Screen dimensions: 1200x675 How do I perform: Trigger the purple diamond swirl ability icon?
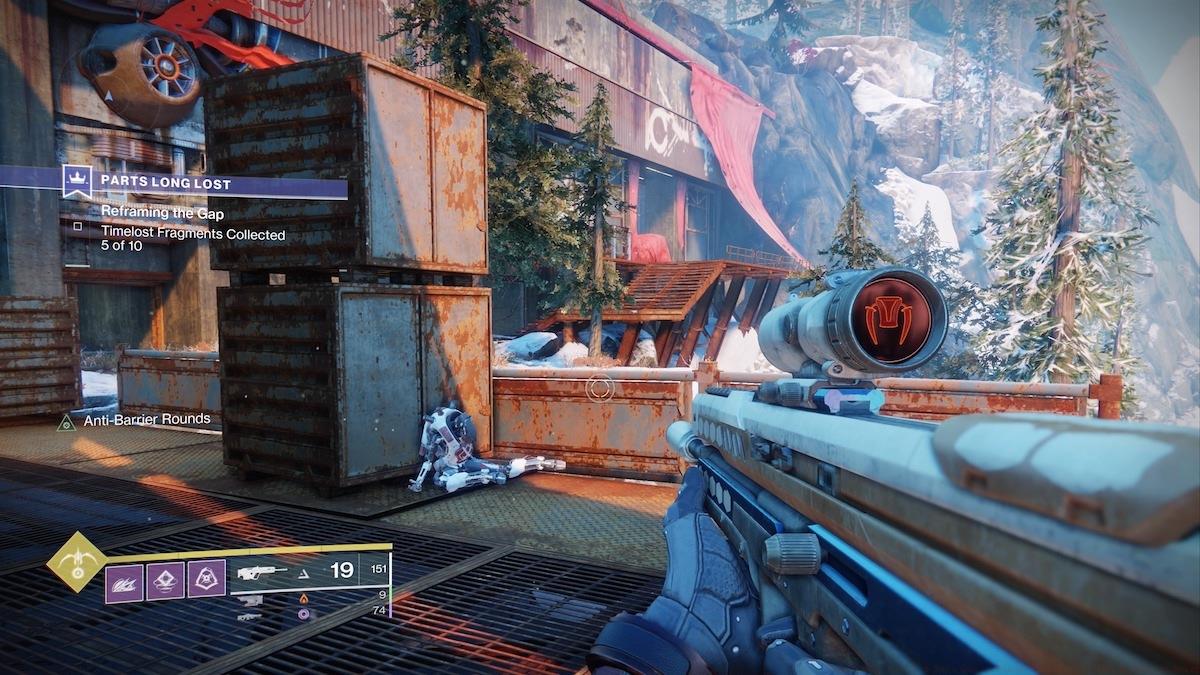pyautogui.click(x=165, y=581)
